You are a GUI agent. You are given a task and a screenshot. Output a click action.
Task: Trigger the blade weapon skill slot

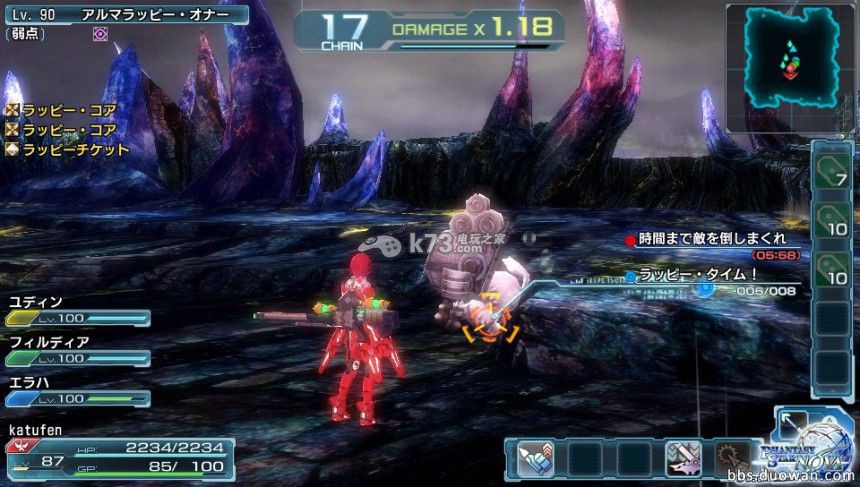click(685, 459)
